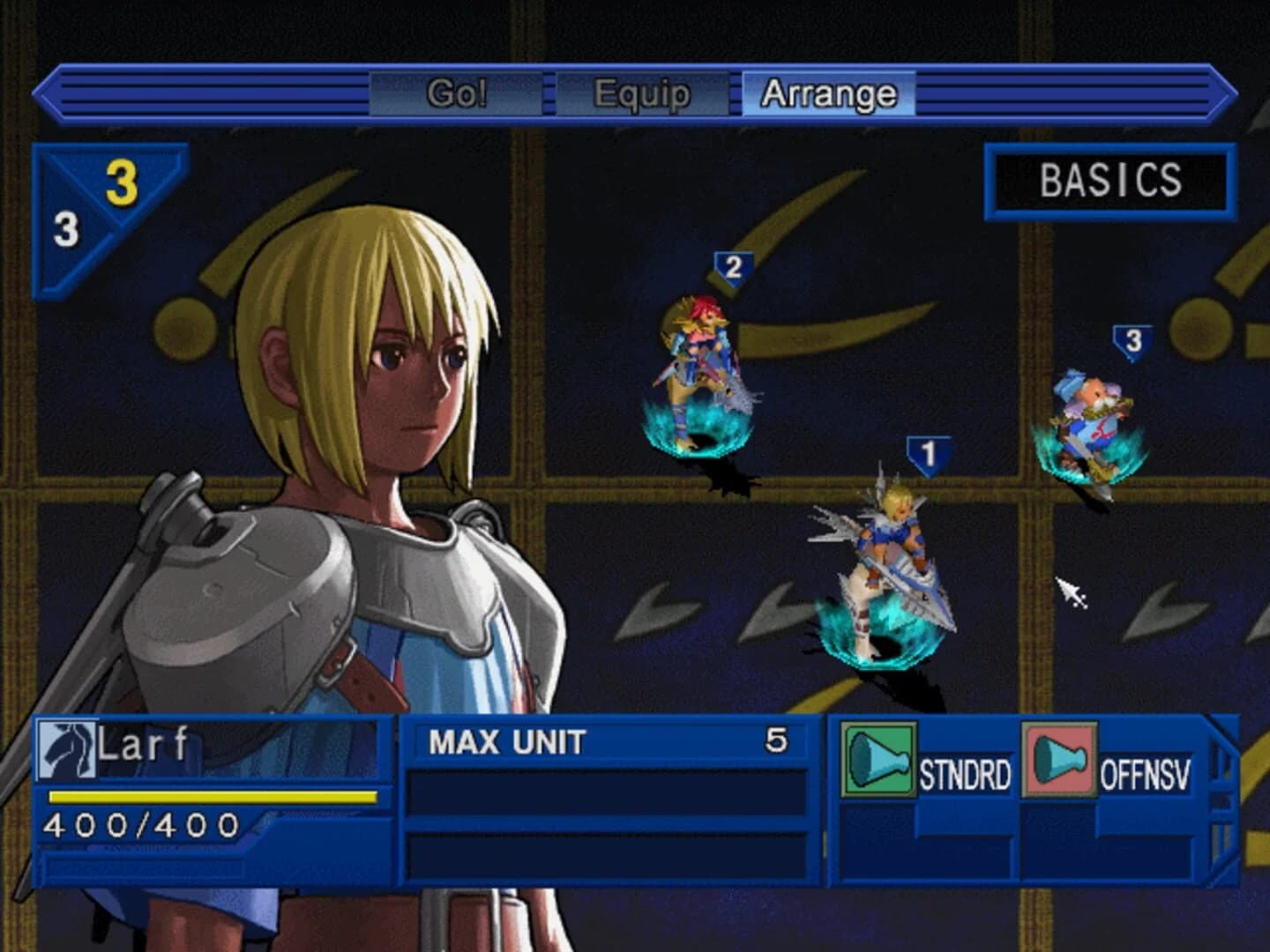The height and width of the screenshot is (952, 1270).
Task: Switch to the Equip tab
Action: tap(642, 93)
